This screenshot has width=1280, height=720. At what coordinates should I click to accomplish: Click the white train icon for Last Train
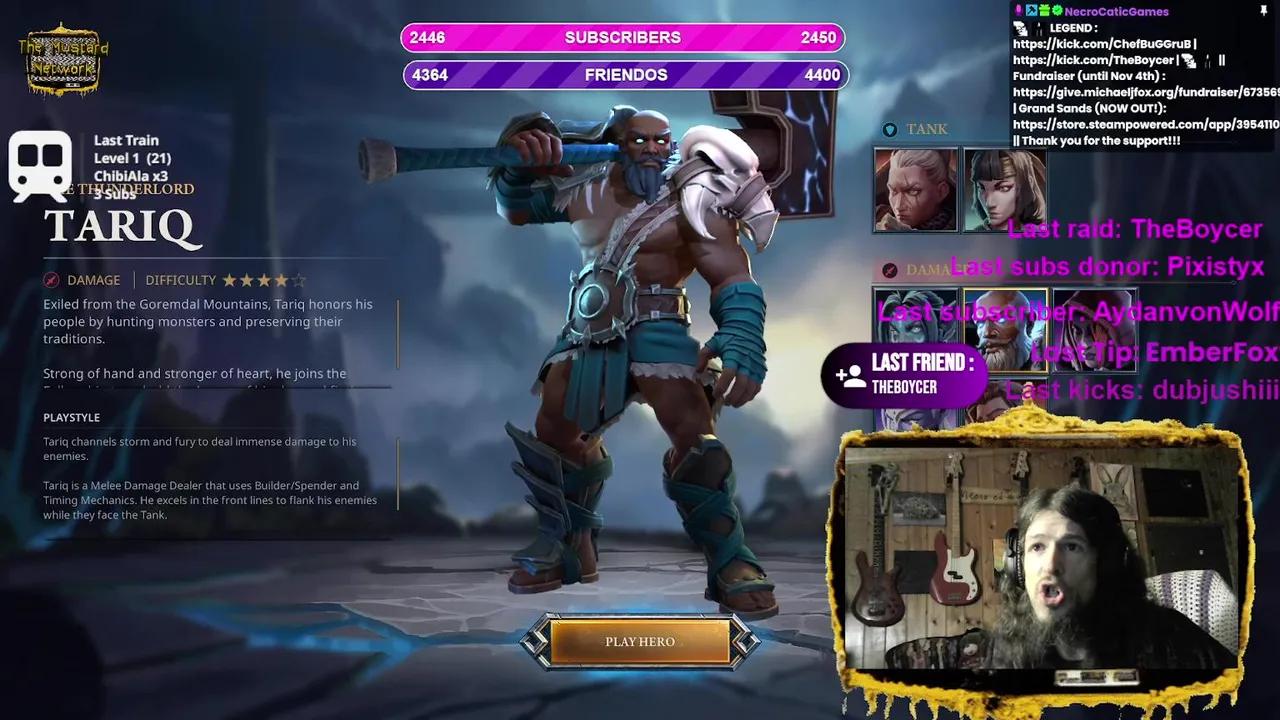(39, 163)
